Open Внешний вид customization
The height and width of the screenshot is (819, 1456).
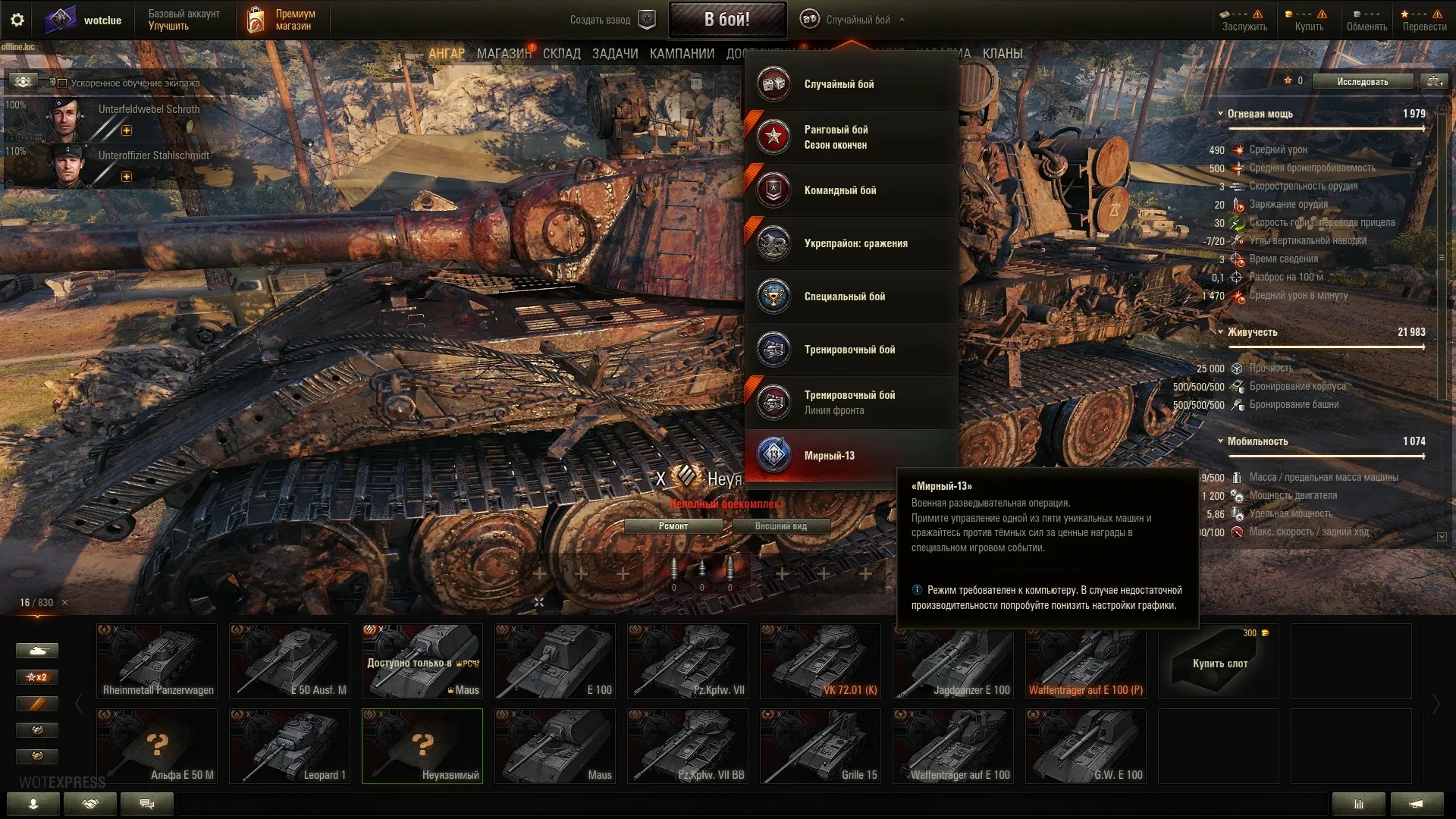click(x=780, y=526)
